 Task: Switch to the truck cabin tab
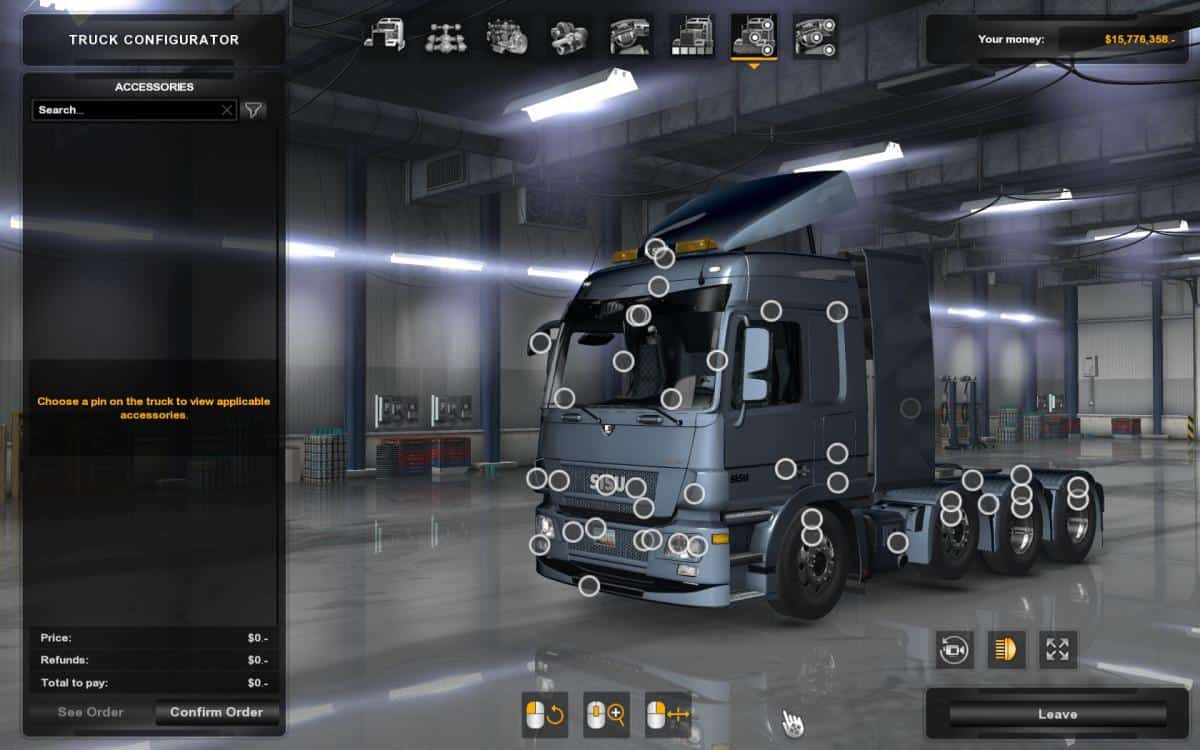[384, 37]
